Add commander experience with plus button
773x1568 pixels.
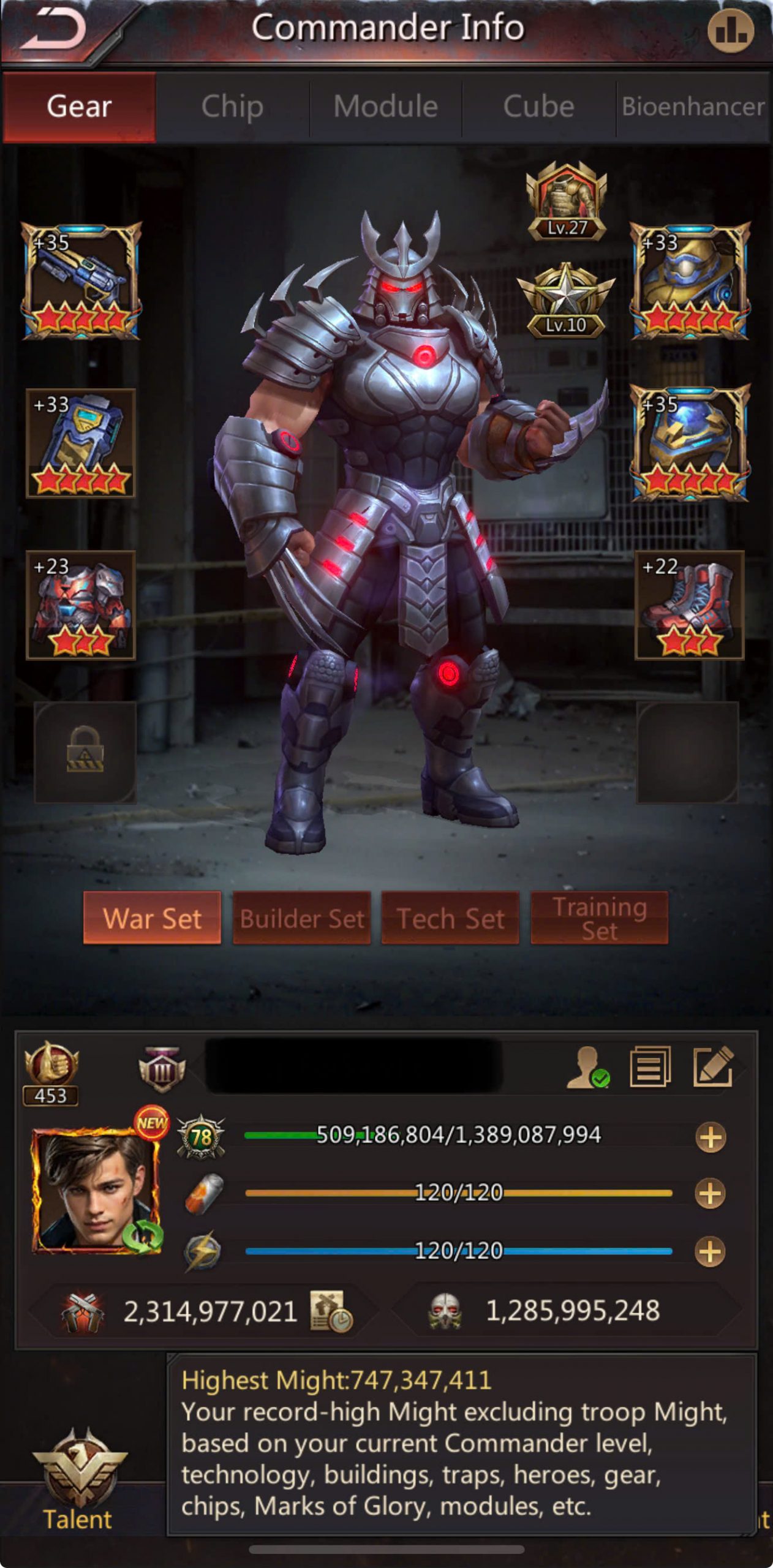[x=711, y=1137]
